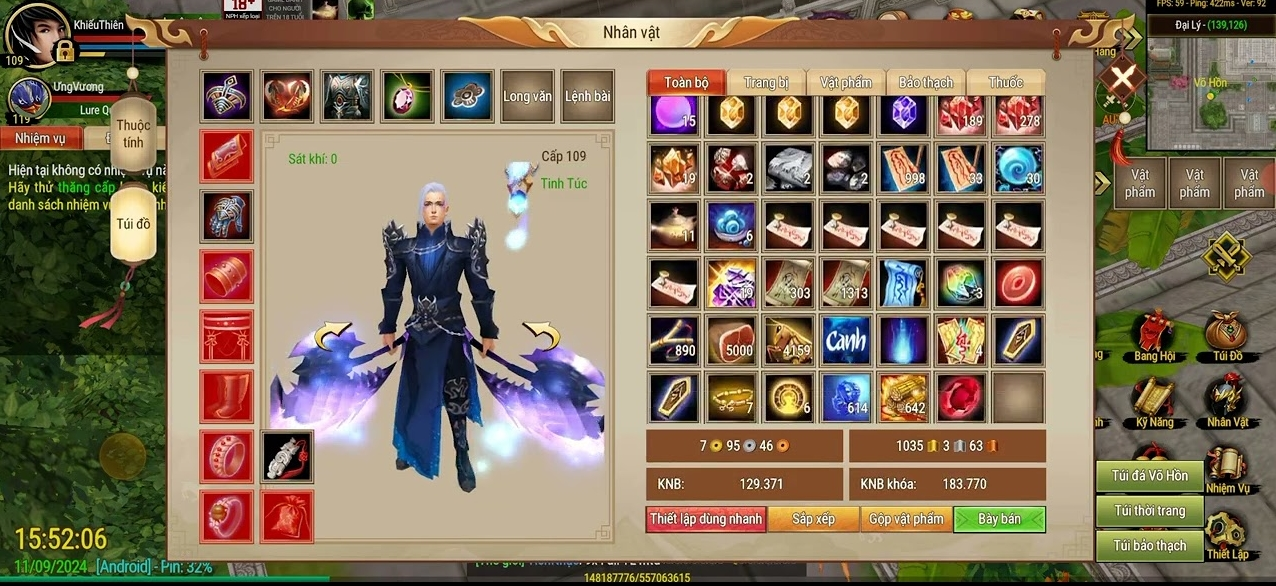Click the Thiết lập dùng nhanh button
Image resolution: width=1276 pixels, height=586 pixels.
coord(706,519)
